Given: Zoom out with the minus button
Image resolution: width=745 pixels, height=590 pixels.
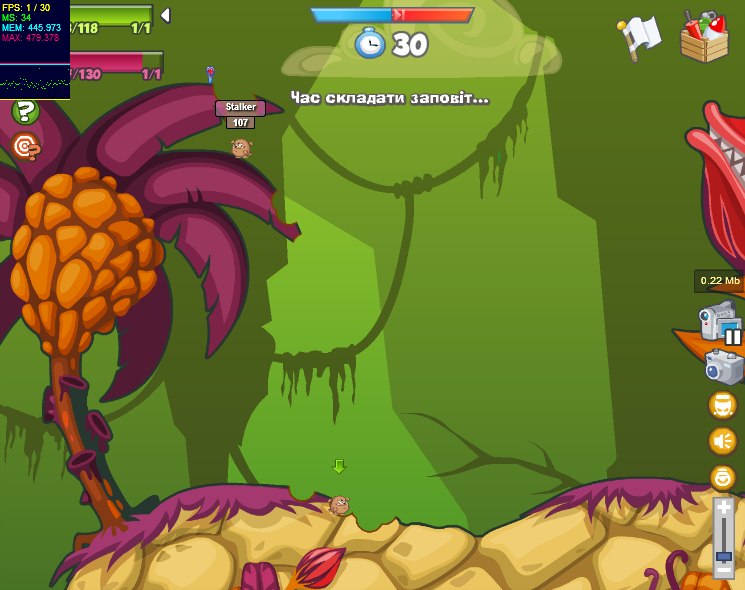Looking at the screenshot, I should (x=723, y=568).
